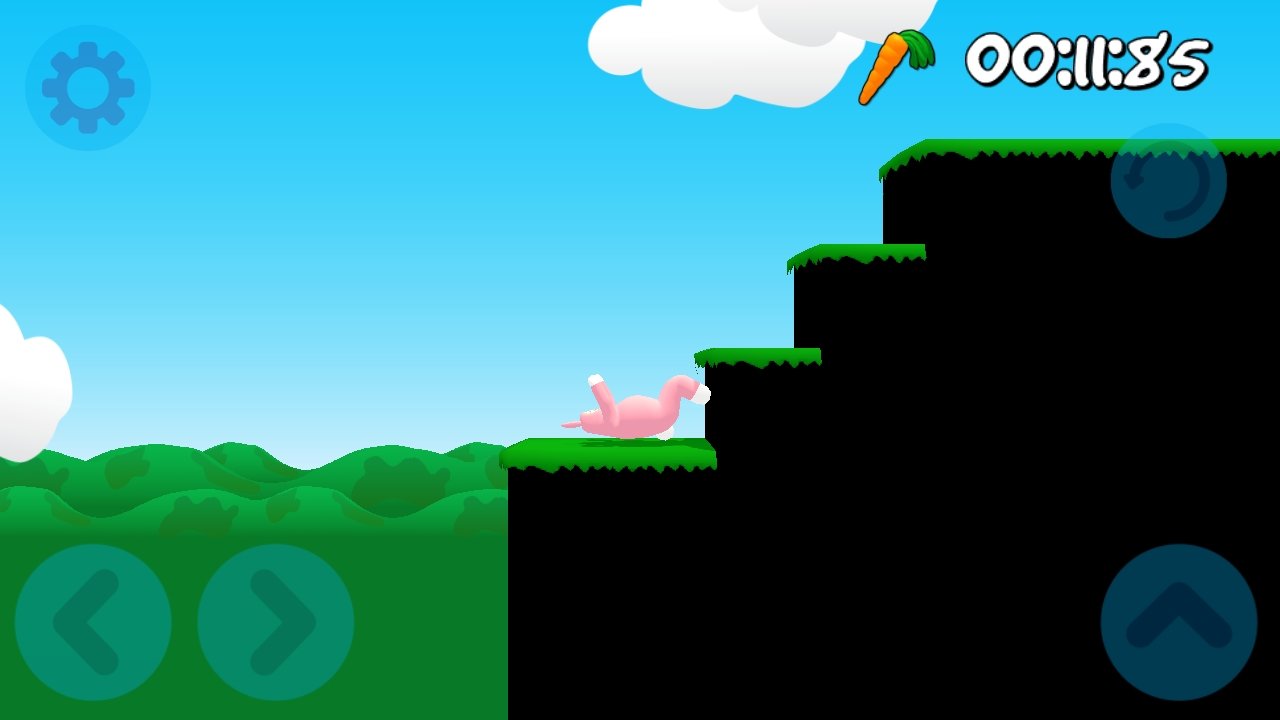Select the pink bunny character
Image resolution: width=1280 pixels, height=720 pixels.
tap(640, 410)
